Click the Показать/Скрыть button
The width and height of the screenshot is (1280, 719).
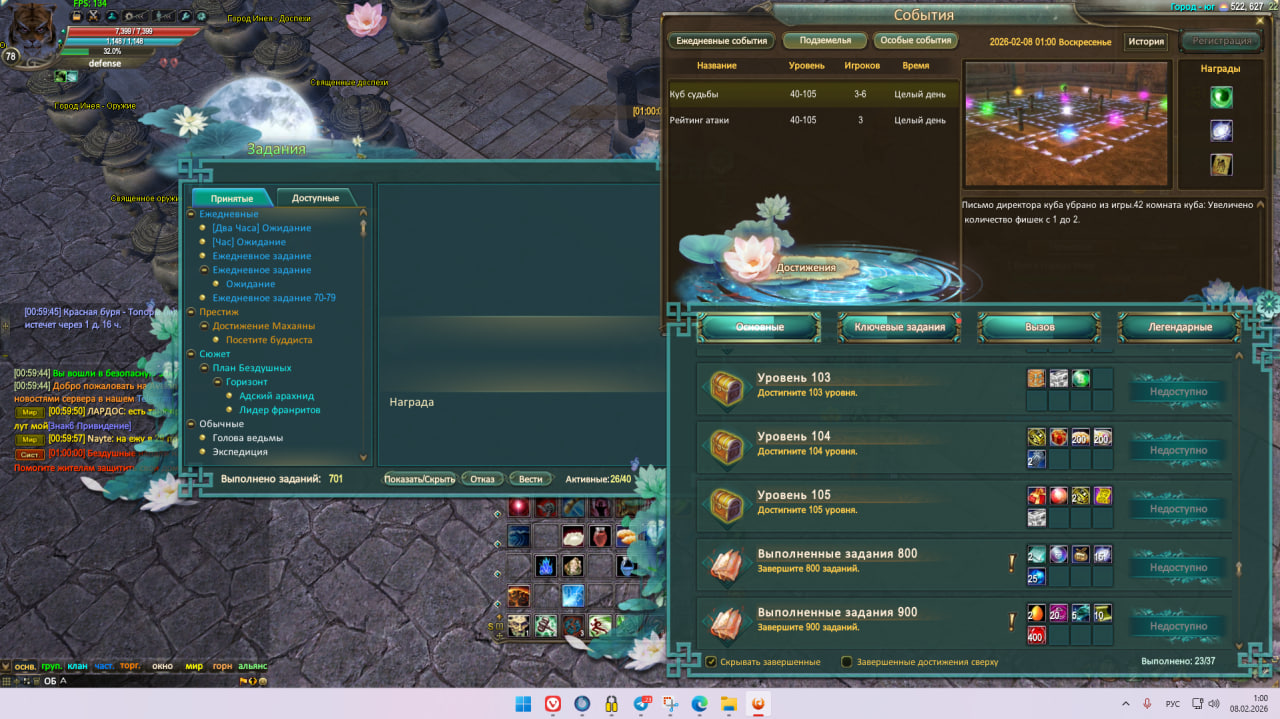[420, 479]
